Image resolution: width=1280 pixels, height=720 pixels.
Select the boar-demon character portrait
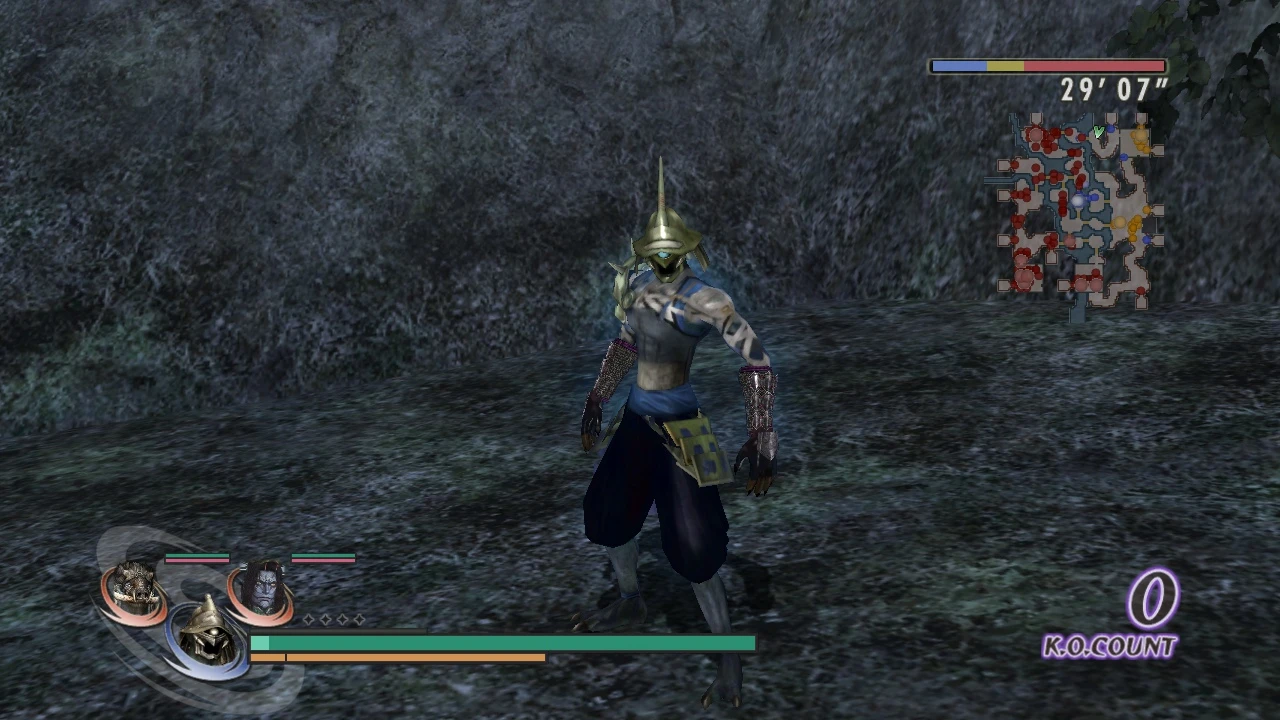pos(132,582)
